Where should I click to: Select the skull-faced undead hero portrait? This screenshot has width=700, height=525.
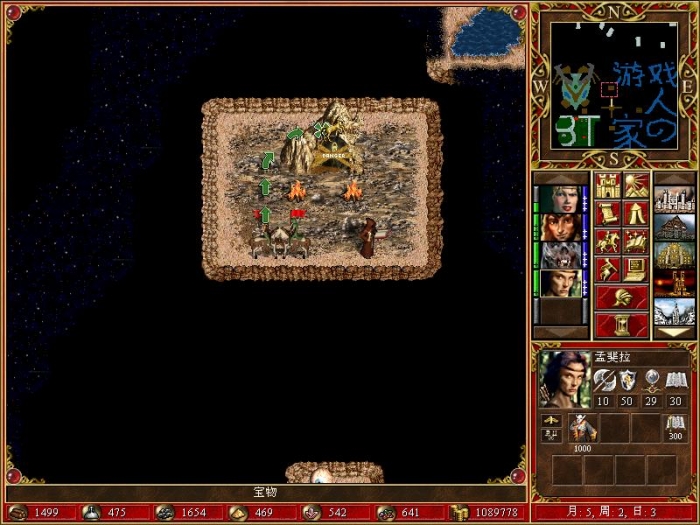[560, 255]
